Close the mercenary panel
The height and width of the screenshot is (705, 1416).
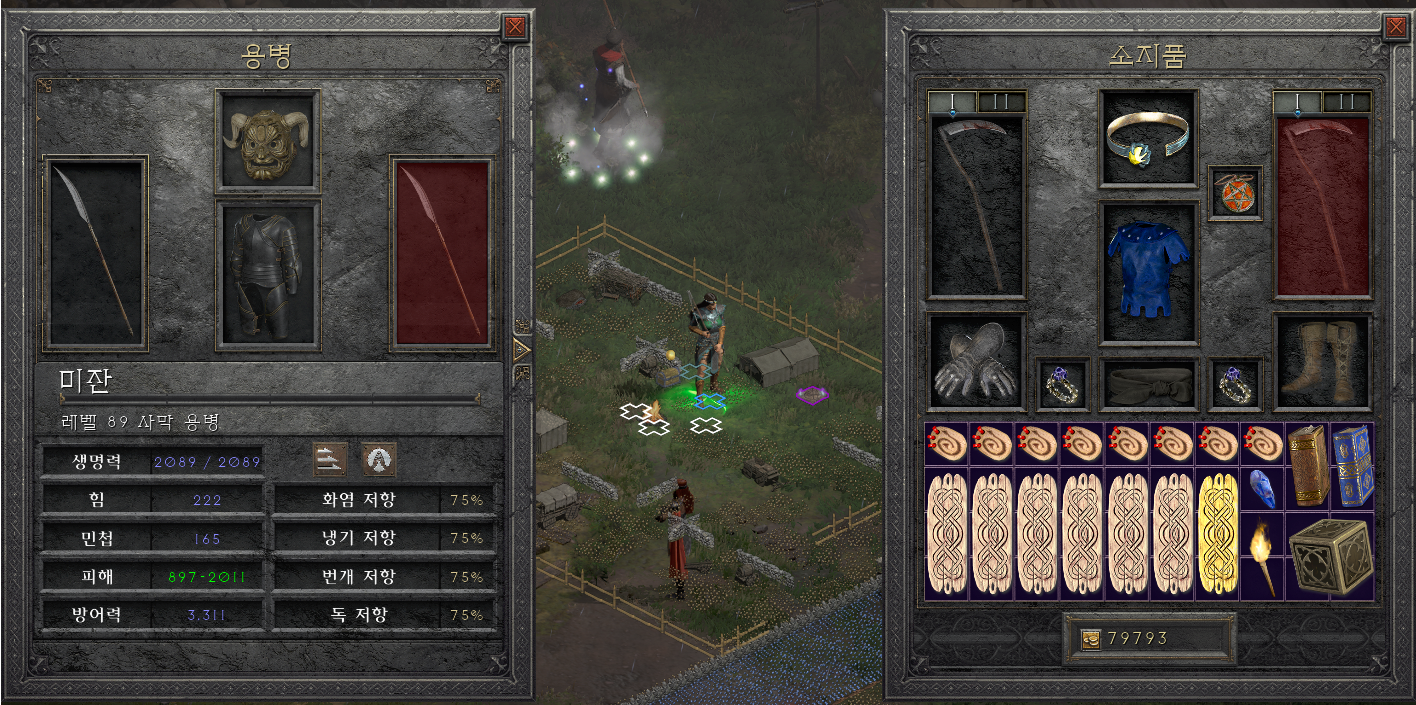[515, 27]
